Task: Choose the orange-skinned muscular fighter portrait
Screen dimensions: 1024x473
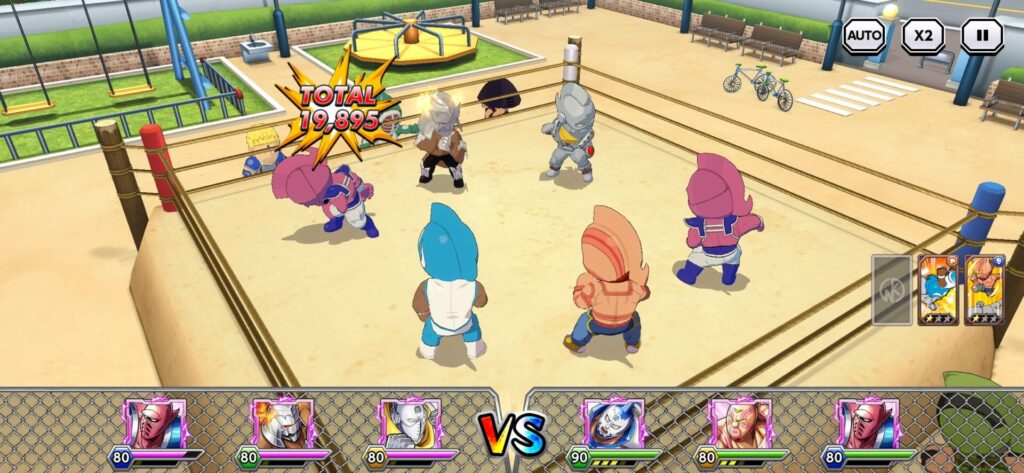Action: [x=739, y=423]
